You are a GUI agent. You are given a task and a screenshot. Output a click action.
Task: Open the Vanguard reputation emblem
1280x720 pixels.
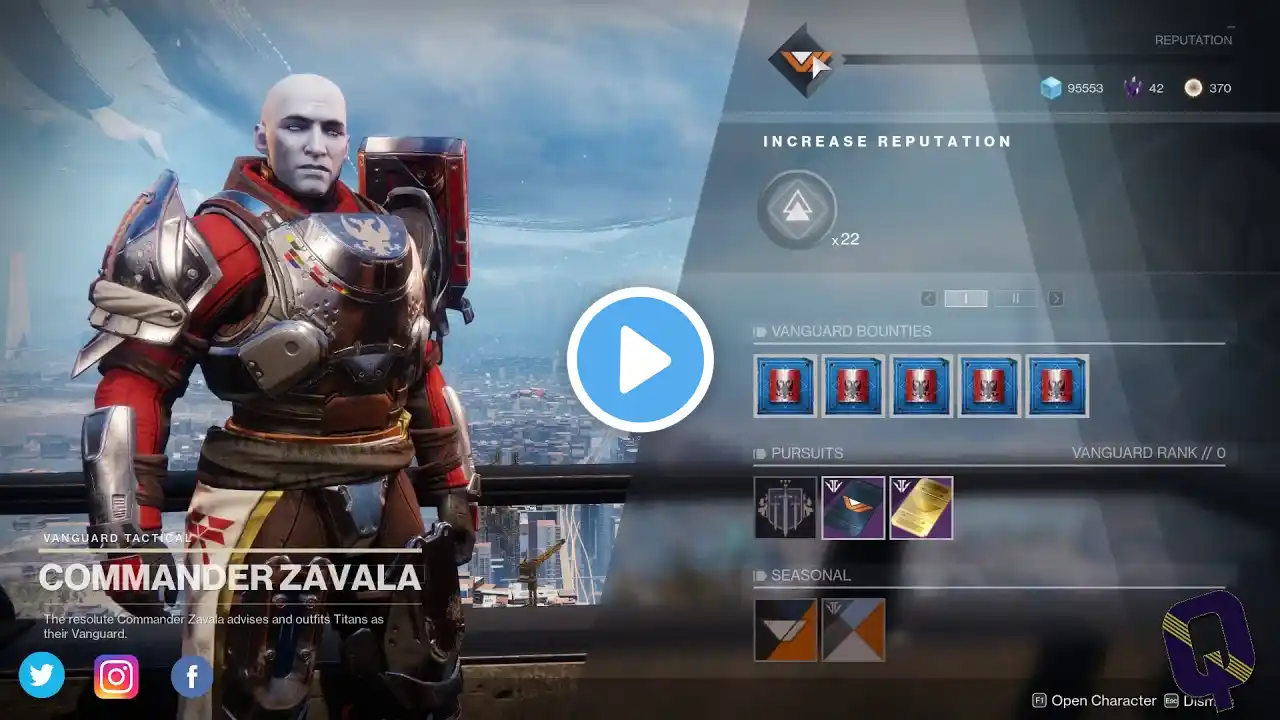coord(799,61)
